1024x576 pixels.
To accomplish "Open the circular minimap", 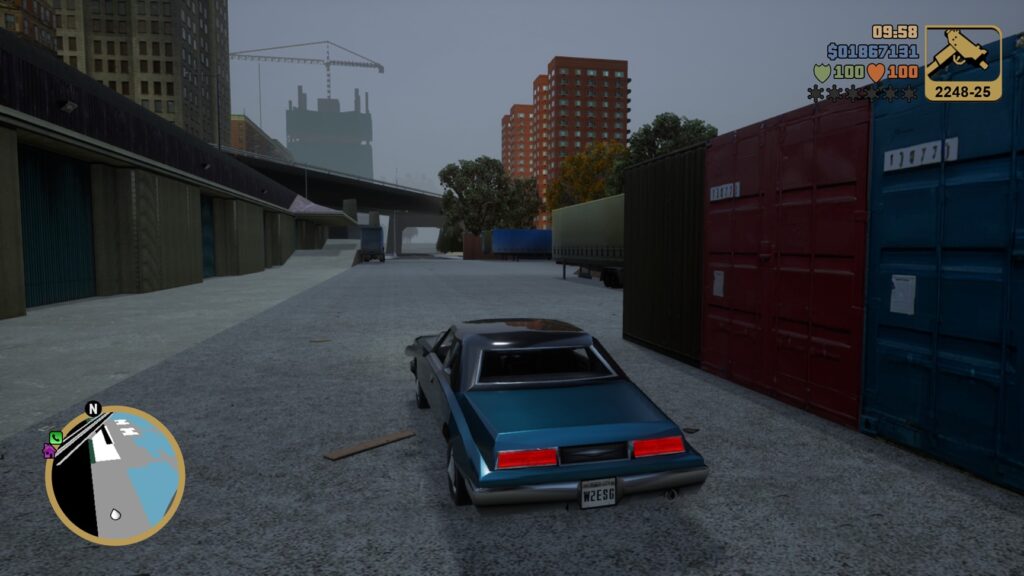I will [115, 475].
